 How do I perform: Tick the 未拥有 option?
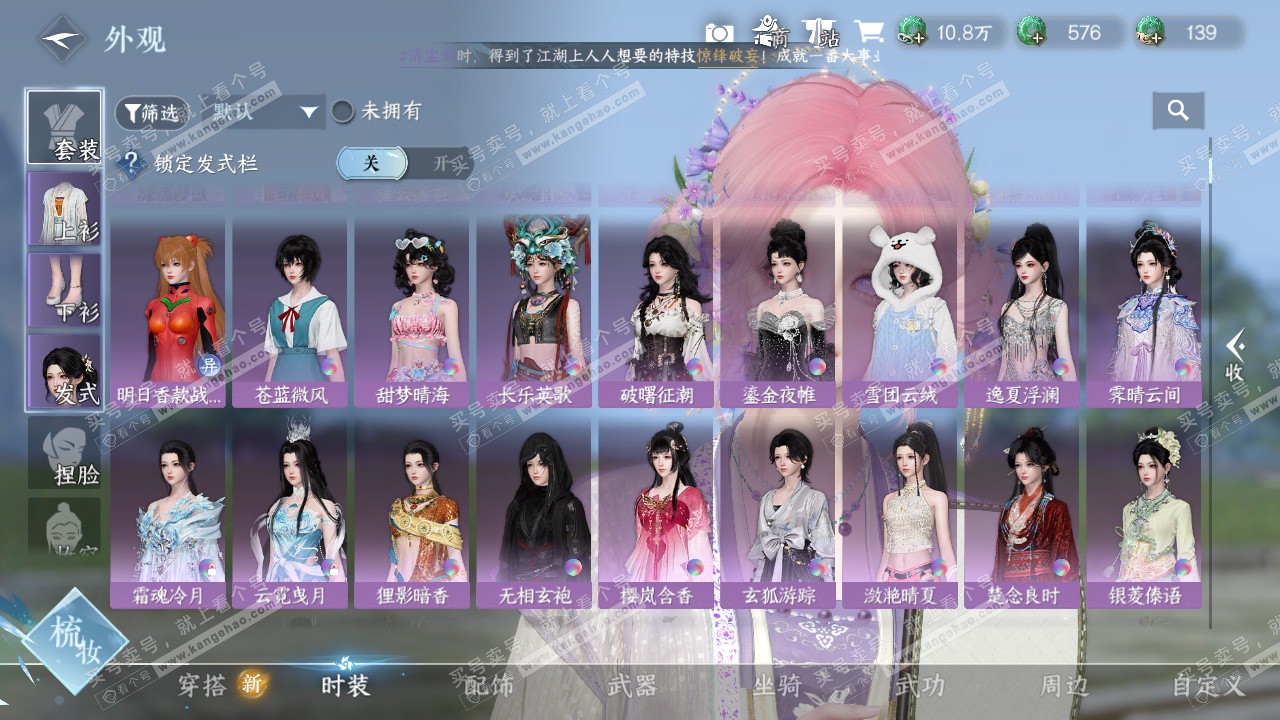tap(343, 112)
